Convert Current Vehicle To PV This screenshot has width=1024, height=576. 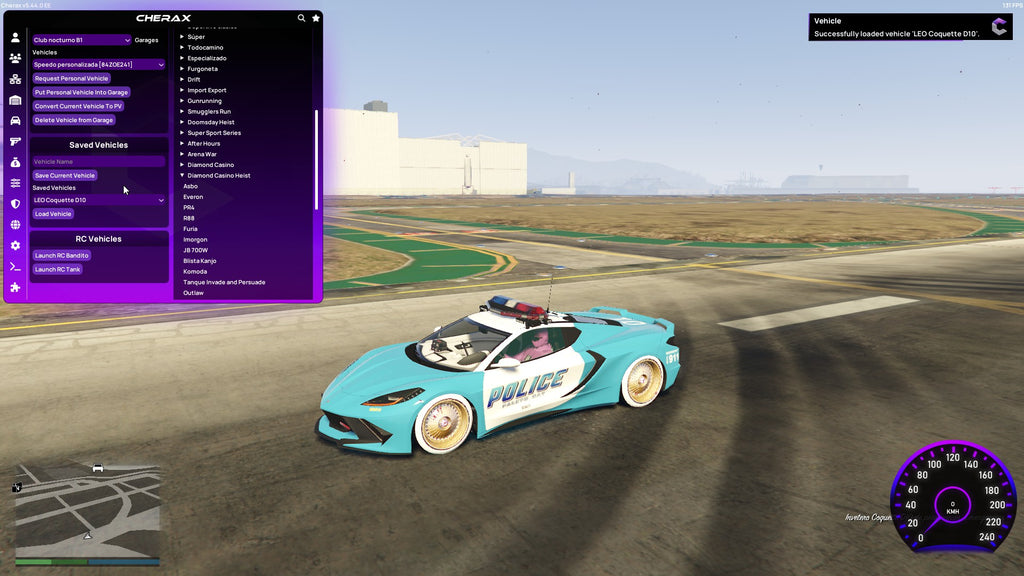[x=78, y=106]
